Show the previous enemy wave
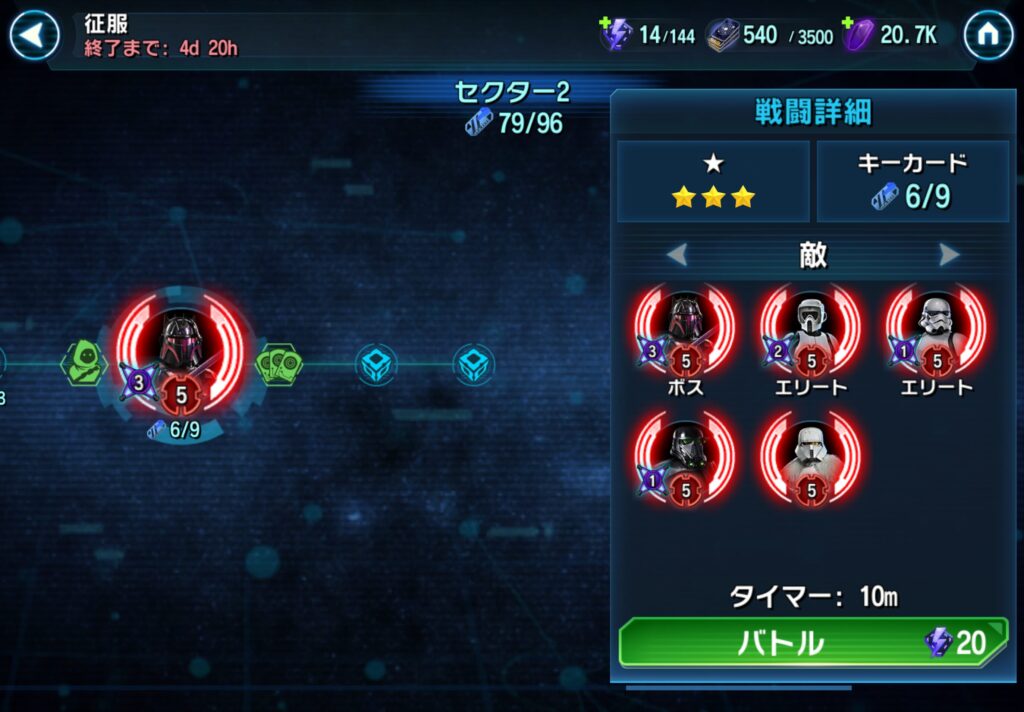Screen dimensions: 1024x712 pyautogui.click(x=677, y=255)
